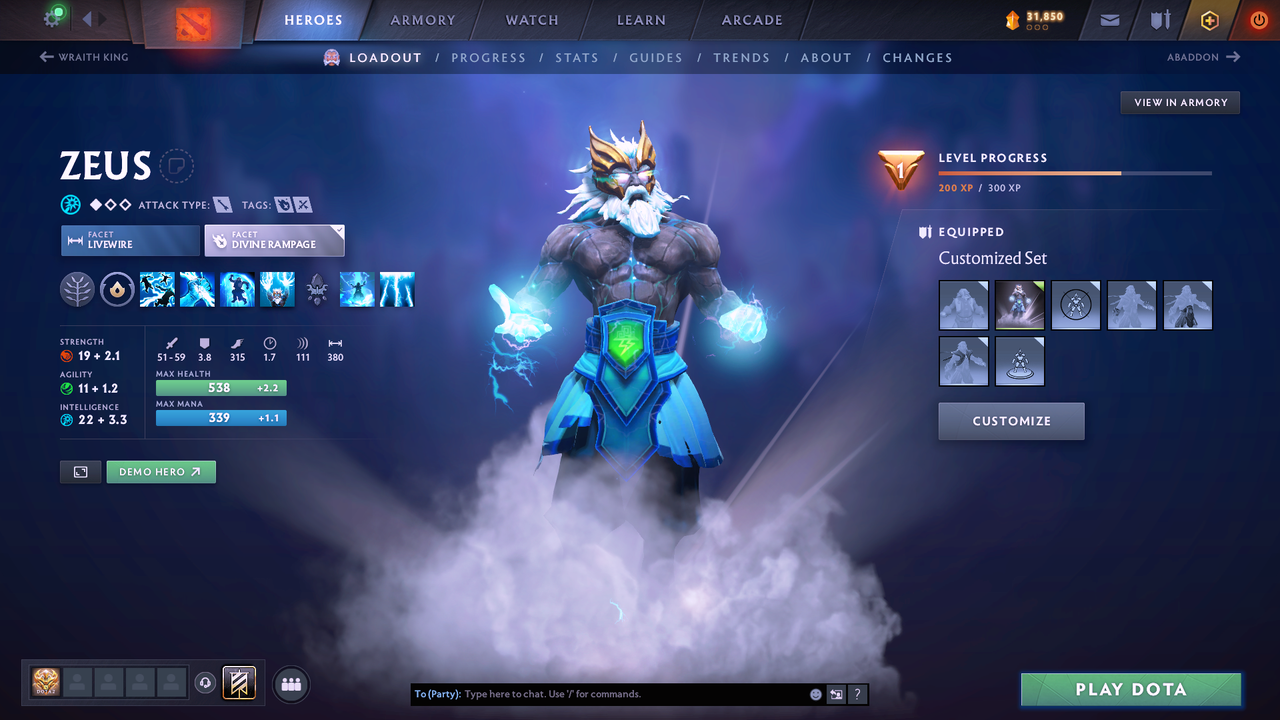Select the Lightning Bolt ability icon
Image resolution: width=1280 pixels, height=720 pixels.
click(x=197, y=289)
